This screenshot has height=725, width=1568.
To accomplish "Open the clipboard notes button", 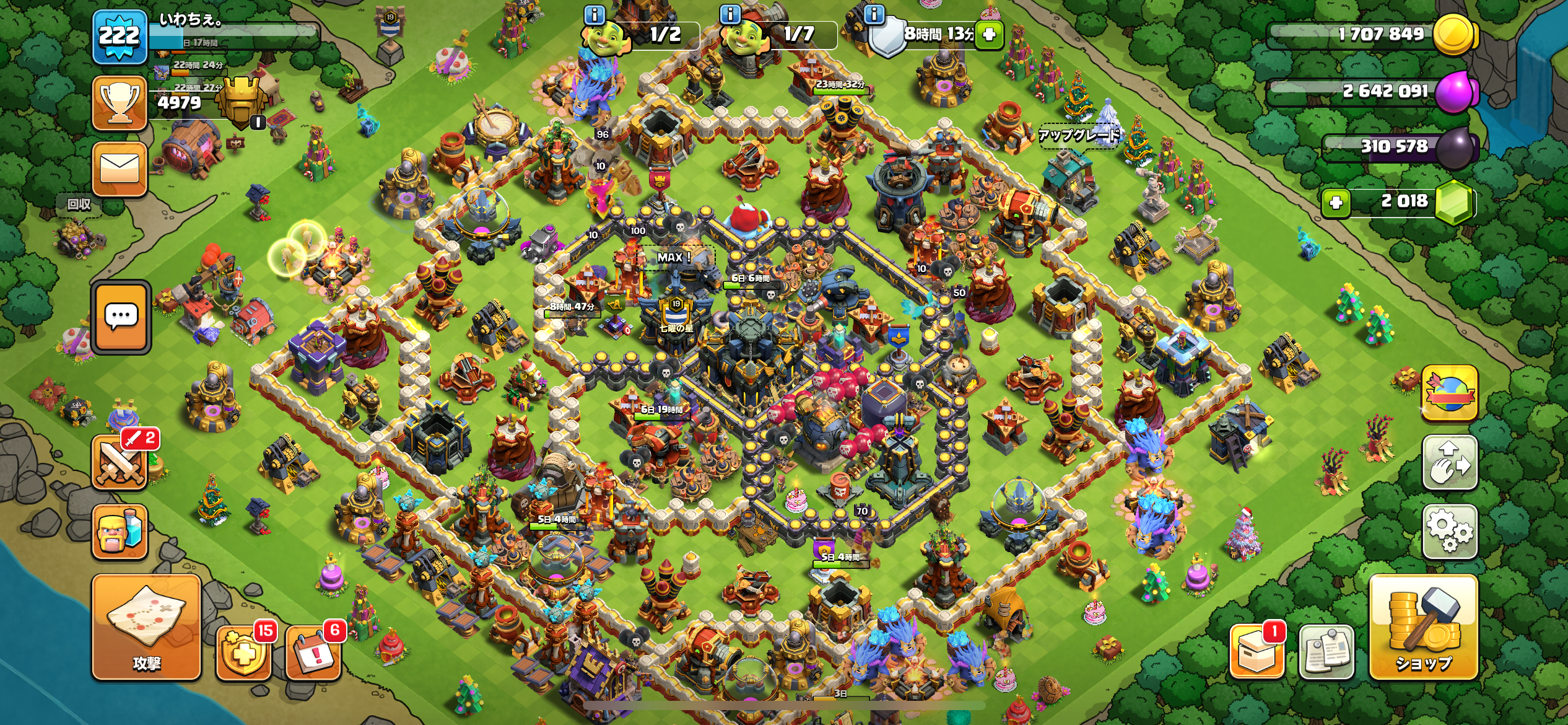I will (1326, 652).
